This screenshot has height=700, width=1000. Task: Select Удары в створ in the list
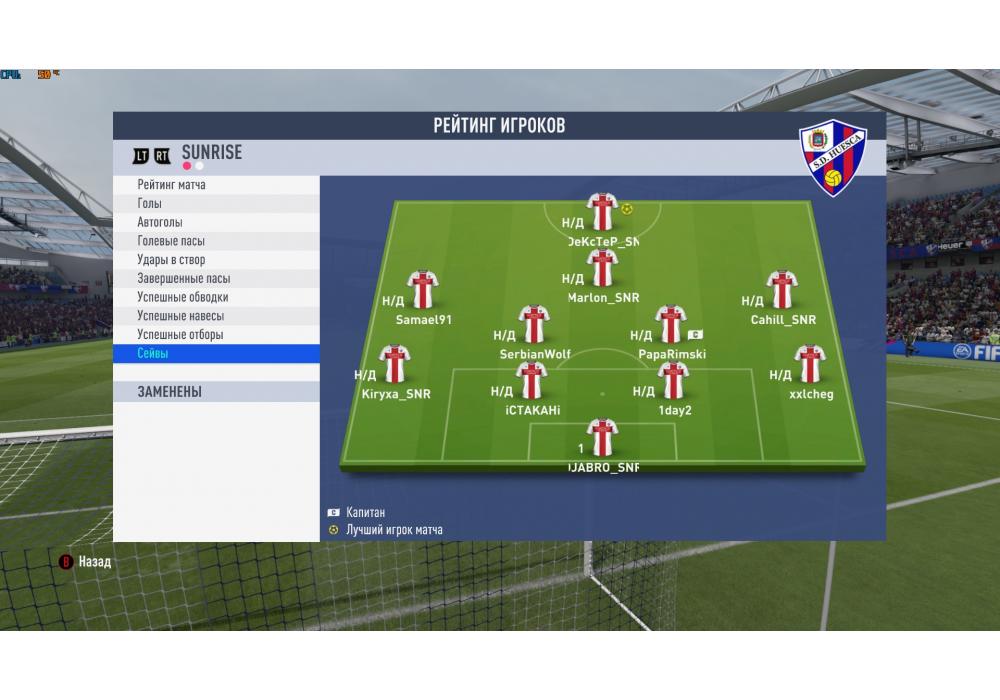pos(171,260)
